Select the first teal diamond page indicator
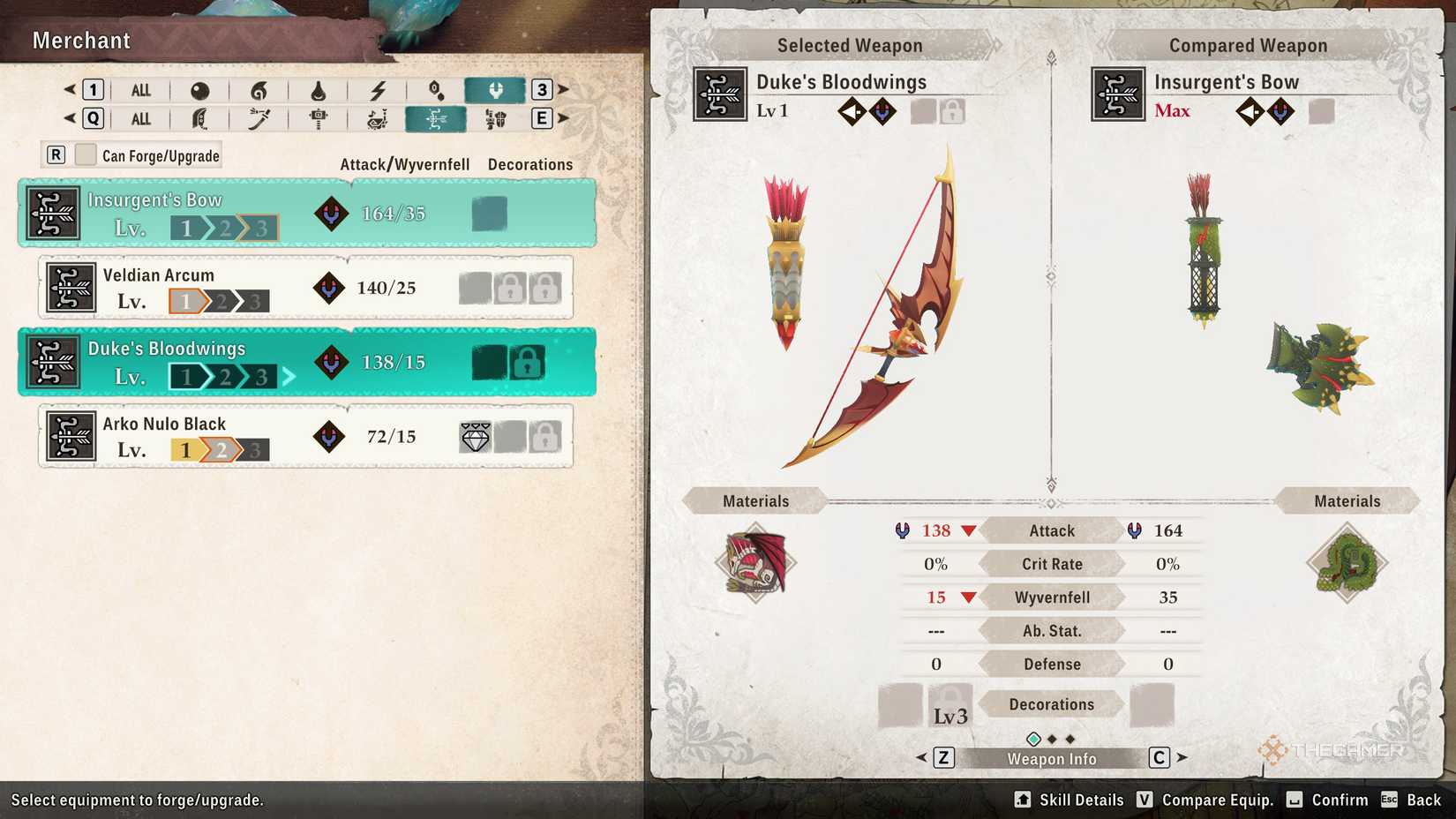The width and height of the screenshot is (1456, 819). coord(1032,738)
